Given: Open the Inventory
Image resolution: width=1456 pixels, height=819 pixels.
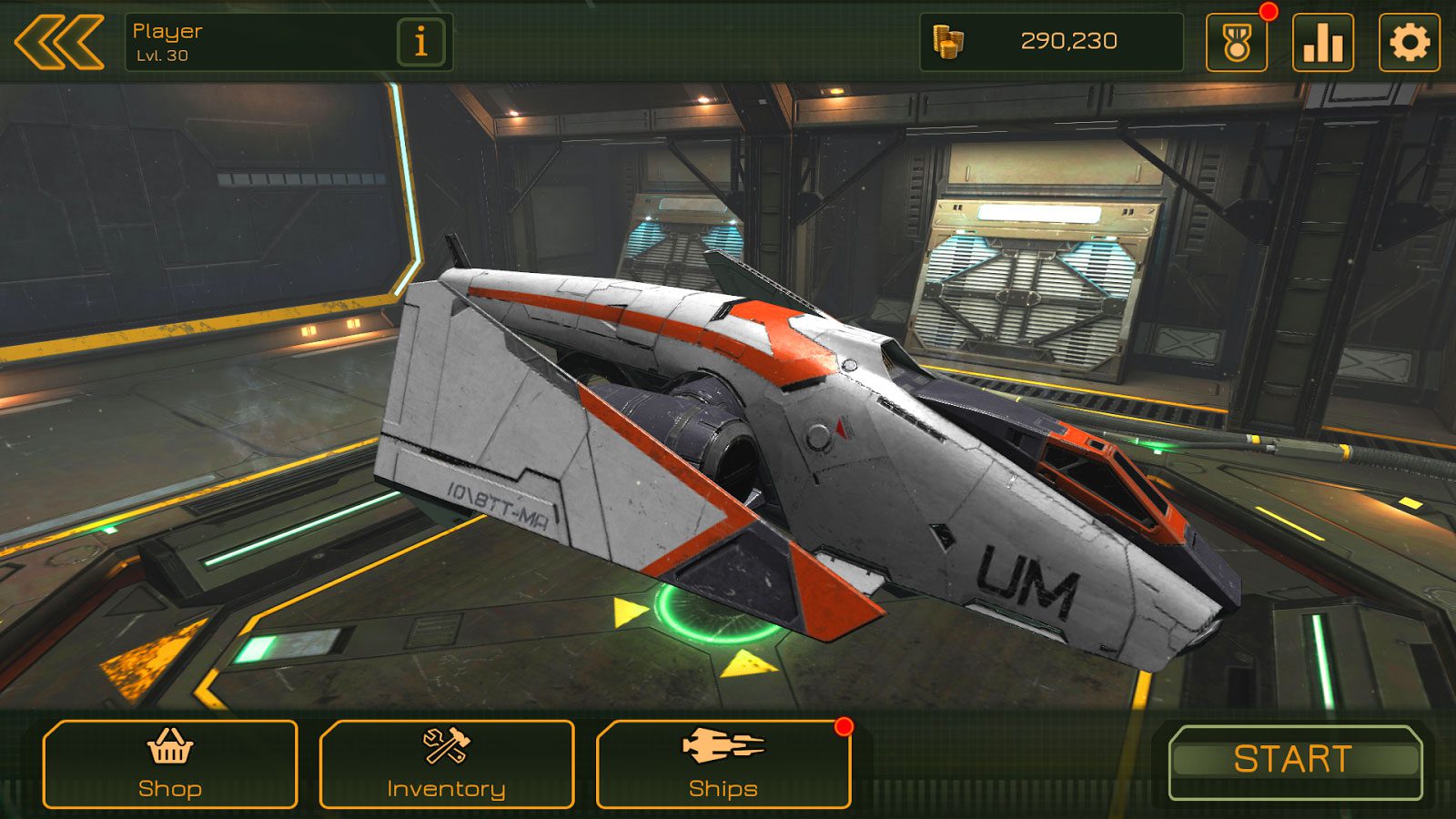Looking at the screenshot, I should coord(447,764).
